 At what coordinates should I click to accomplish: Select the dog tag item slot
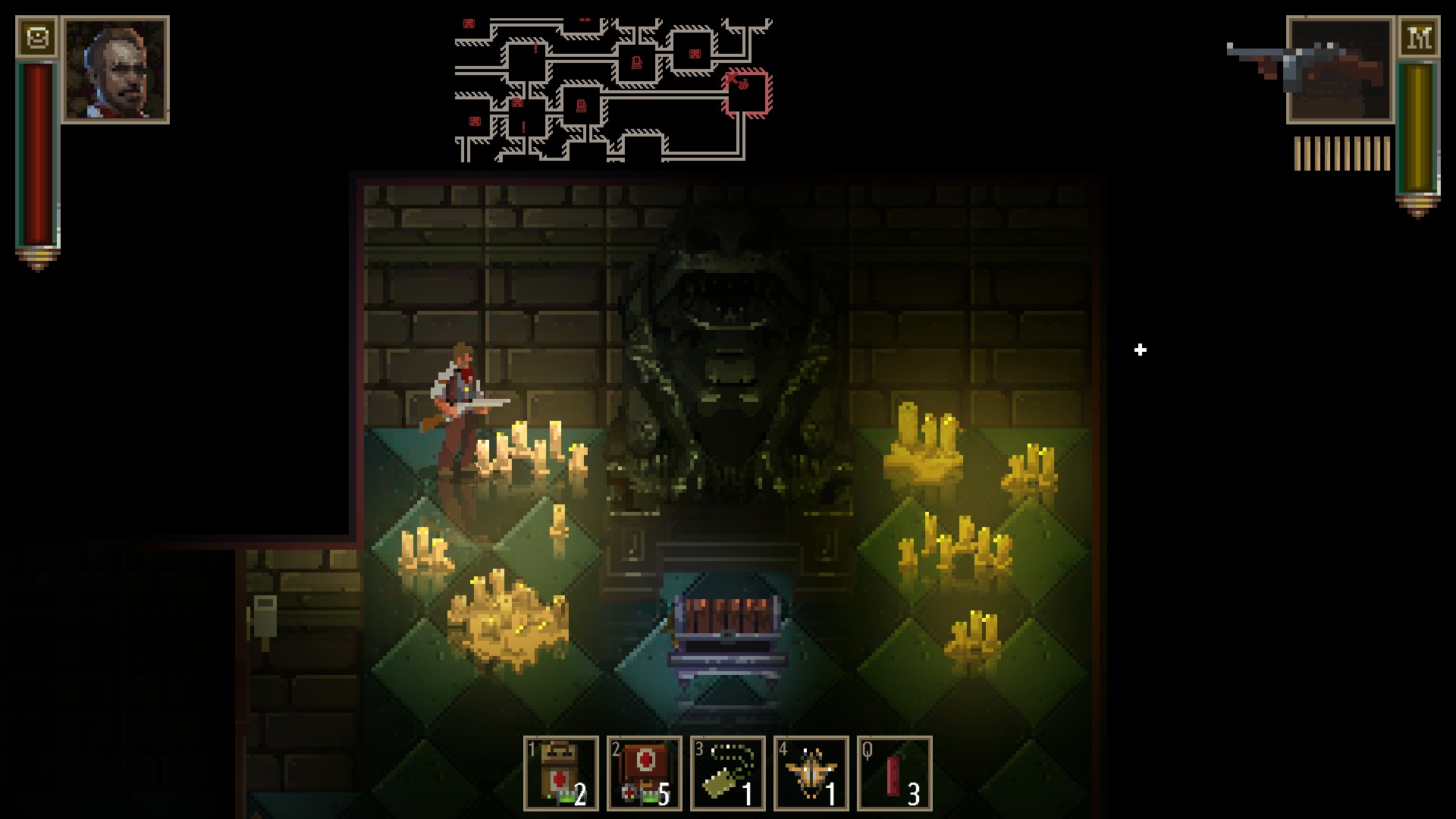(x=728, y=773)
